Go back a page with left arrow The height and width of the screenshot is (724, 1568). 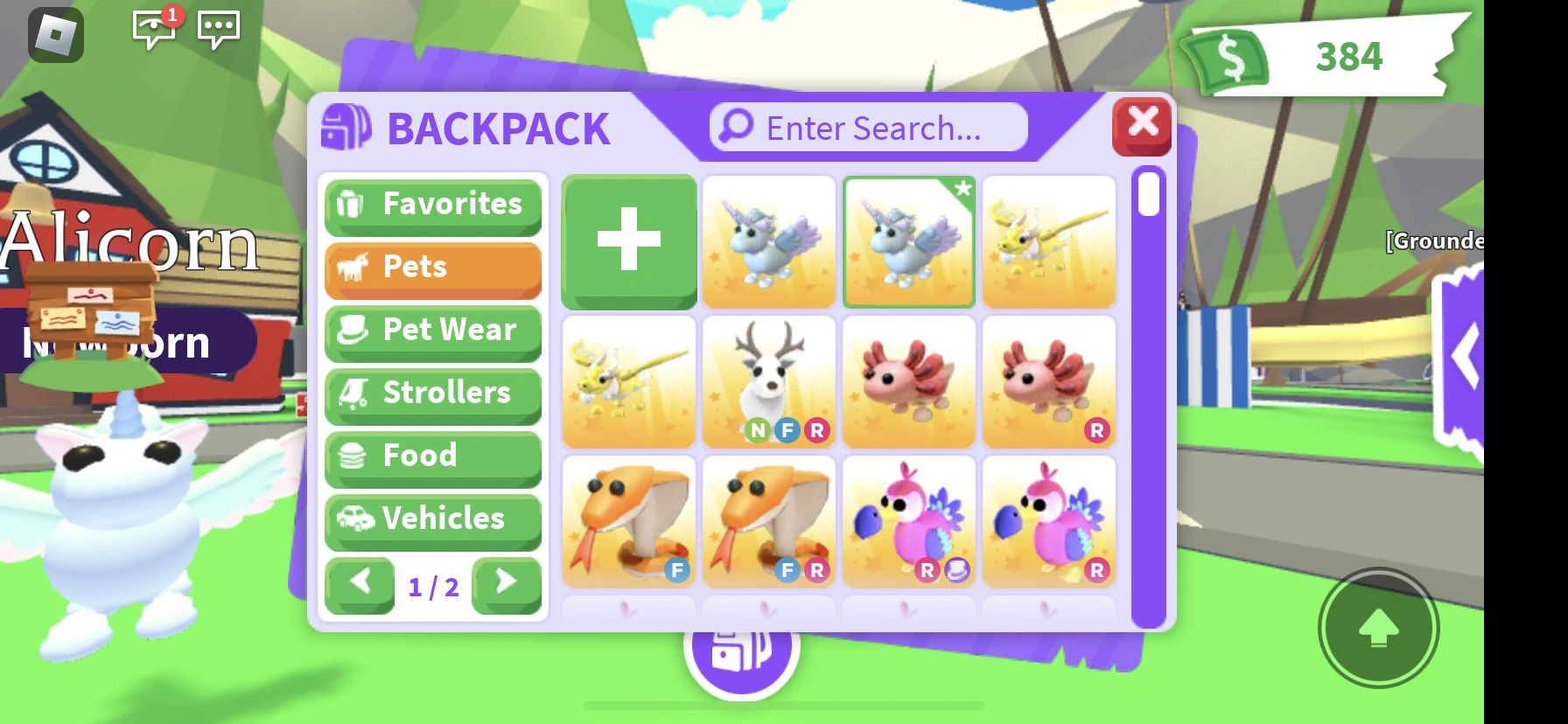click(x=360, y=586)
